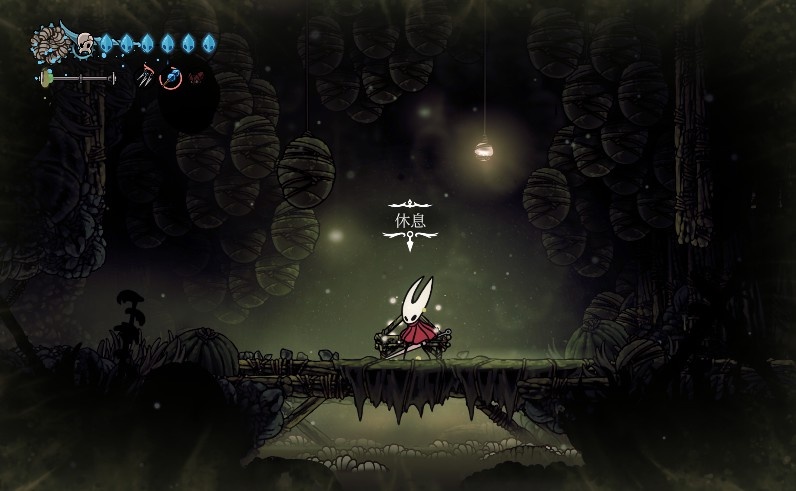Choose the blue crystal tool icon

pyautogui.click(x=171, y=77)
